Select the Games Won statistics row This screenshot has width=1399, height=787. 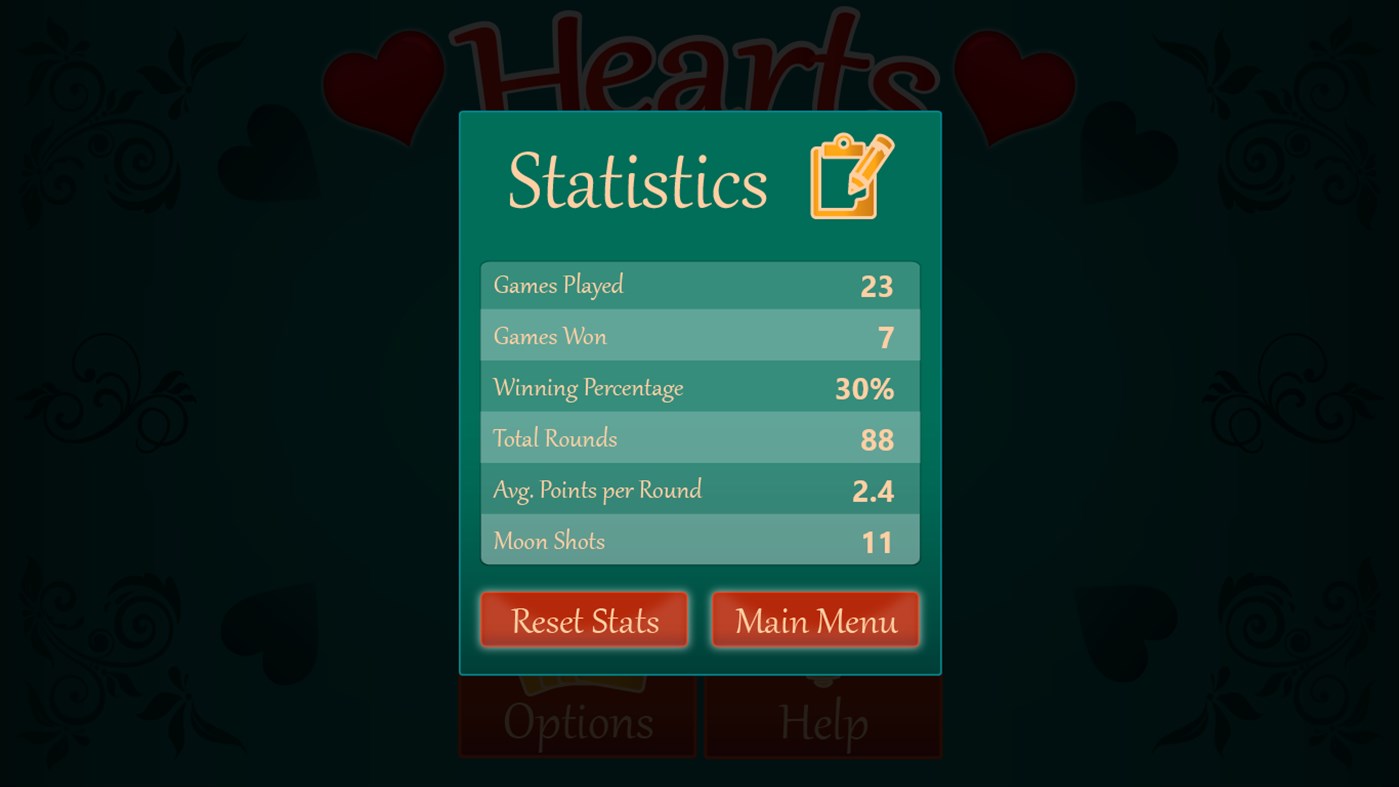[x=700, y=335]
